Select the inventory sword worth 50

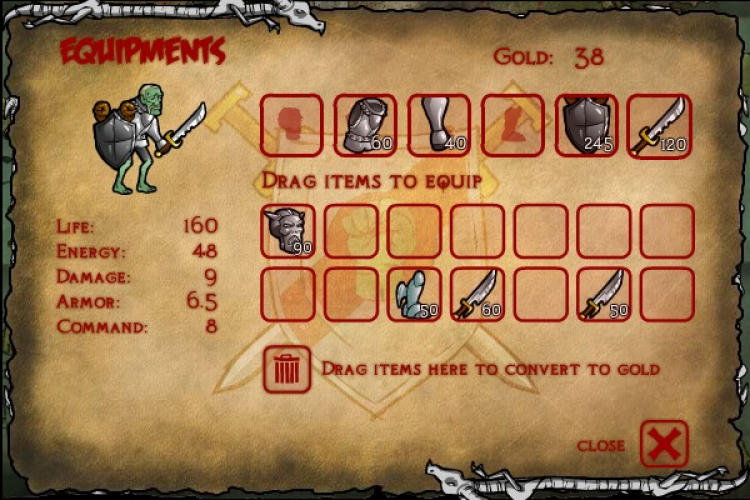[604, 294]
